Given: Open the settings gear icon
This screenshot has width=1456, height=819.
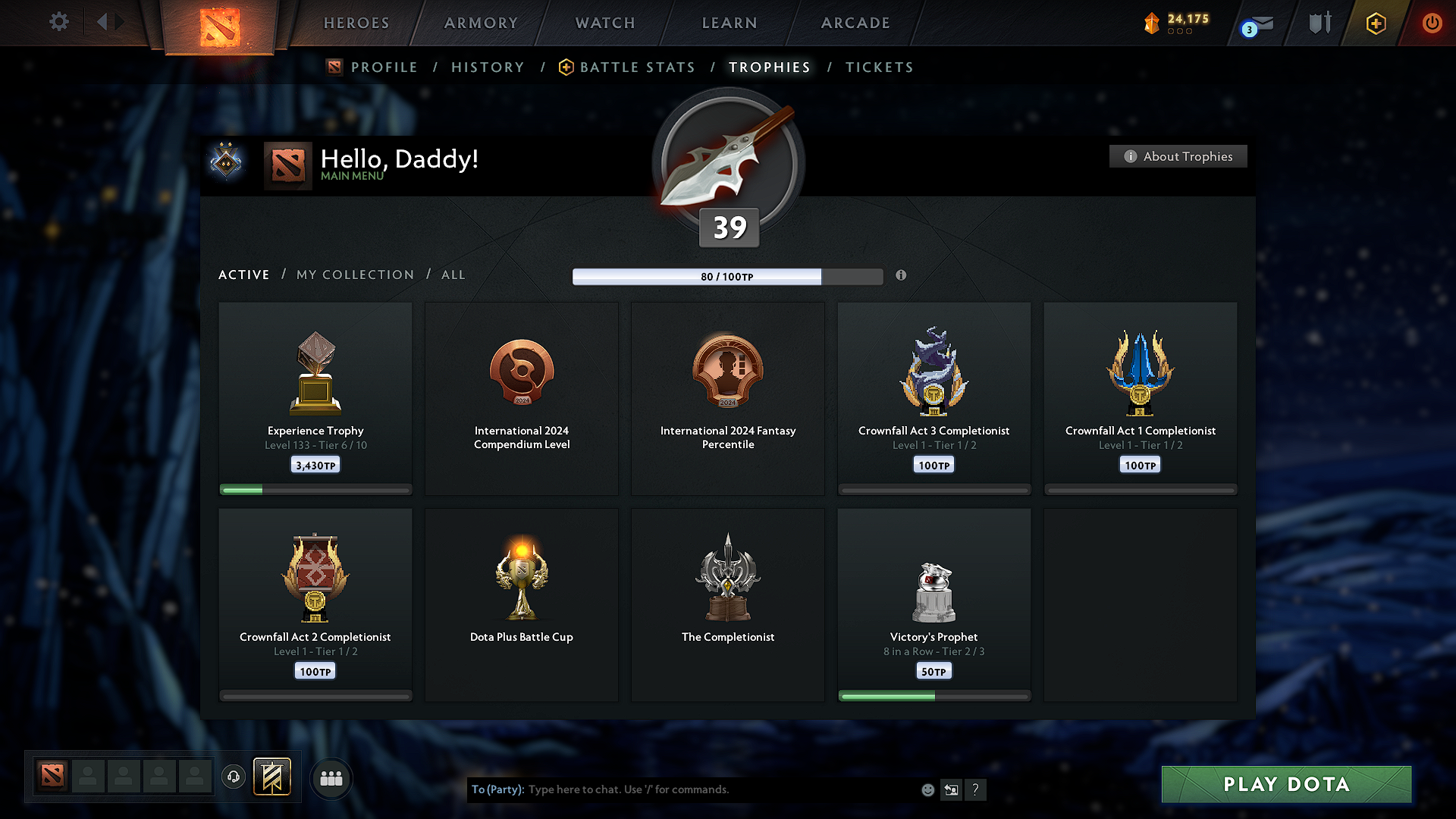Looking at the screenshot, I should [58, 22].
